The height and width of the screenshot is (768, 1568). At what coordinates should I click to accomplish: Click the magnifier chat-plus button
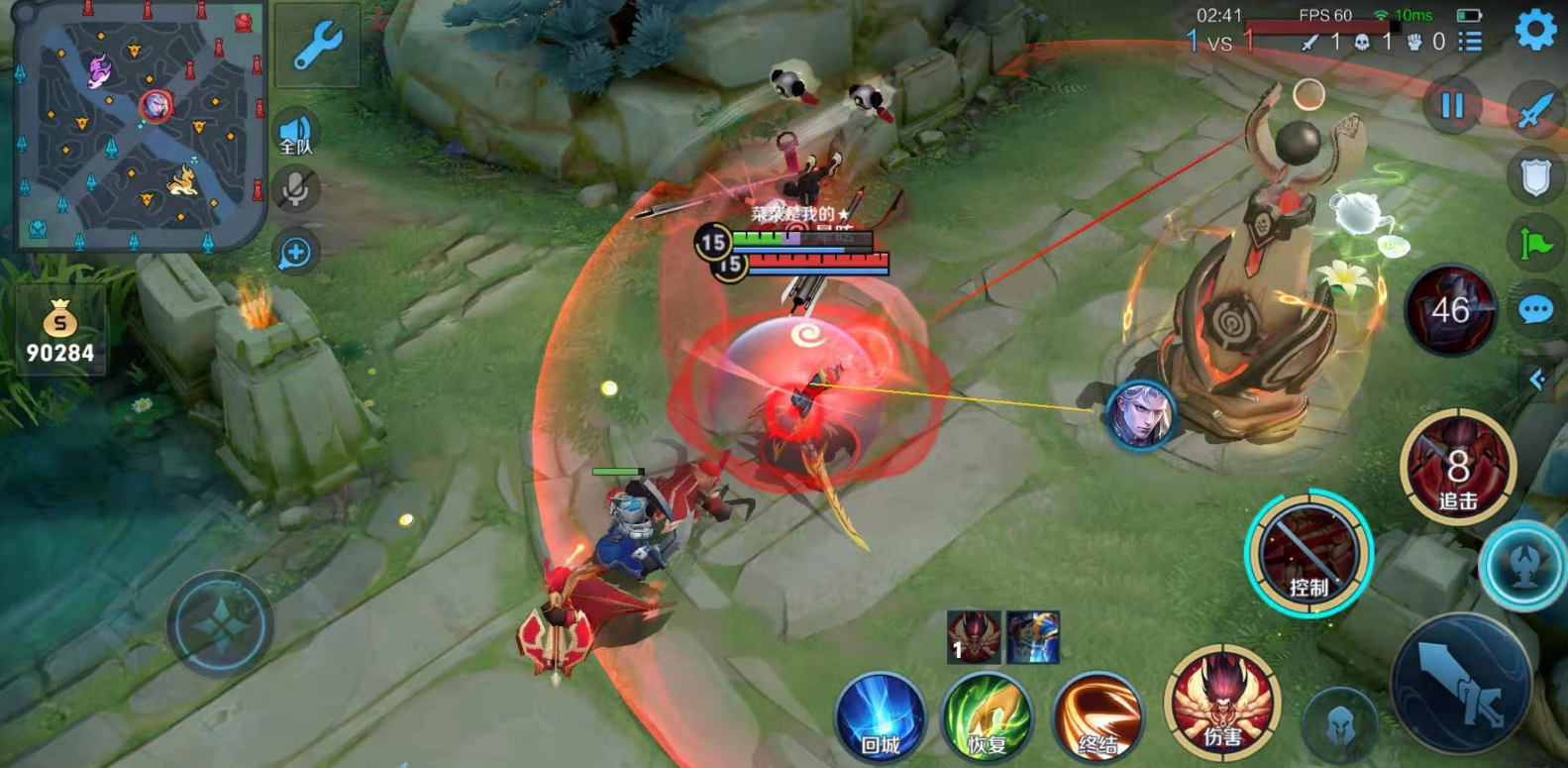pyautogui.click(x=295, y=253)
